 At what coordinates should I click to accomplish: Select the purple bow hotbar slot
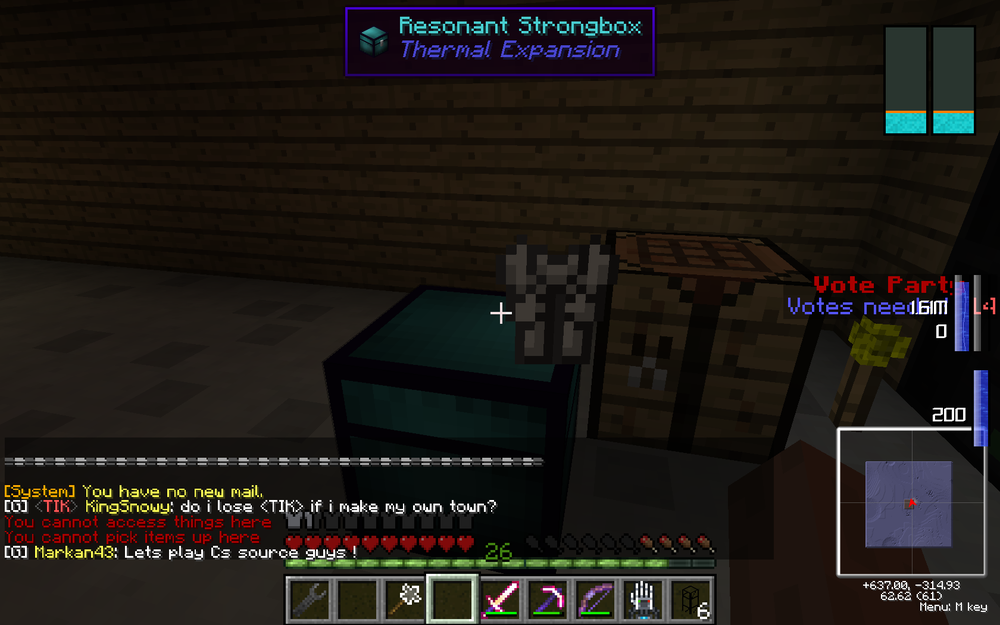[x=595, y=598]
